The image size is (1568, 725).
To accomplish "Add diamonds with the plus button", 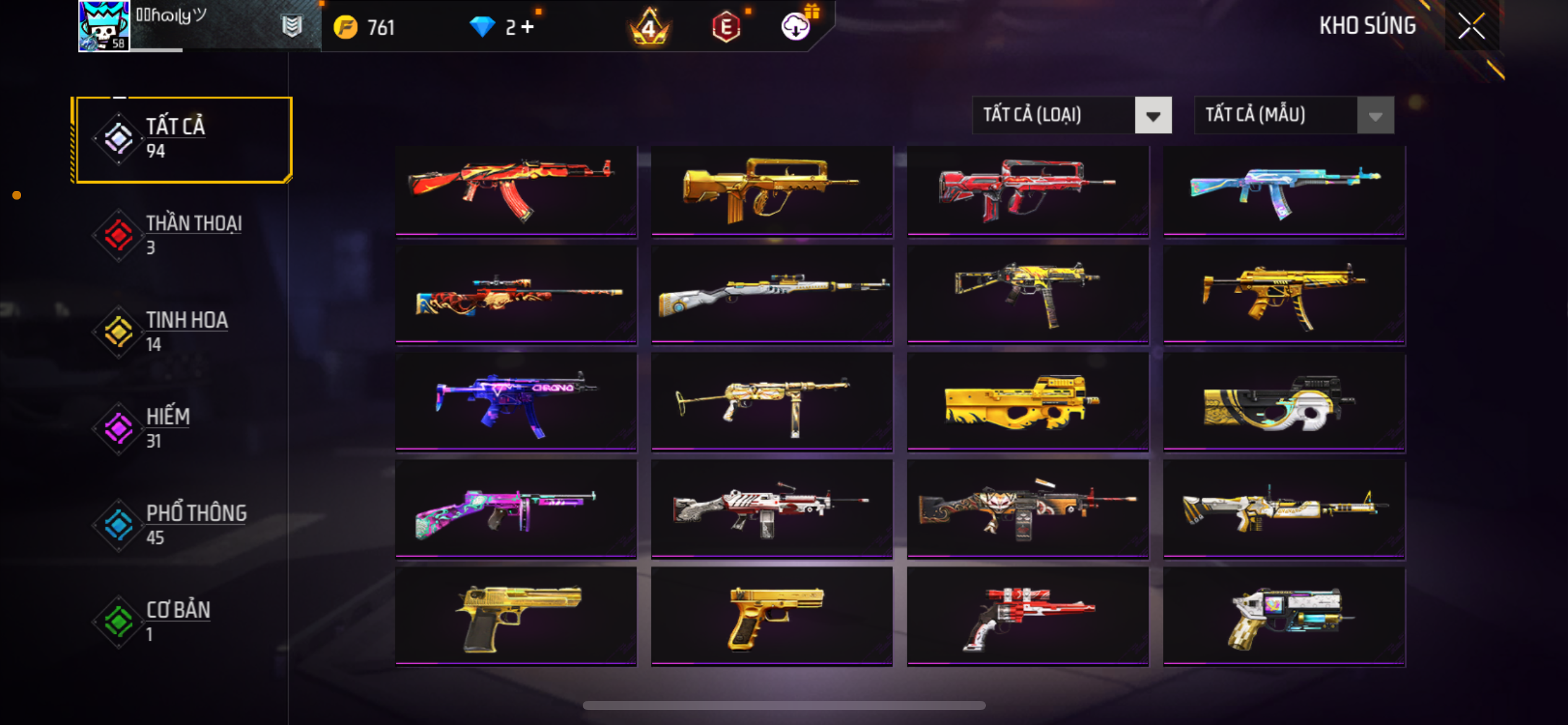I will [x=528, y=27].
